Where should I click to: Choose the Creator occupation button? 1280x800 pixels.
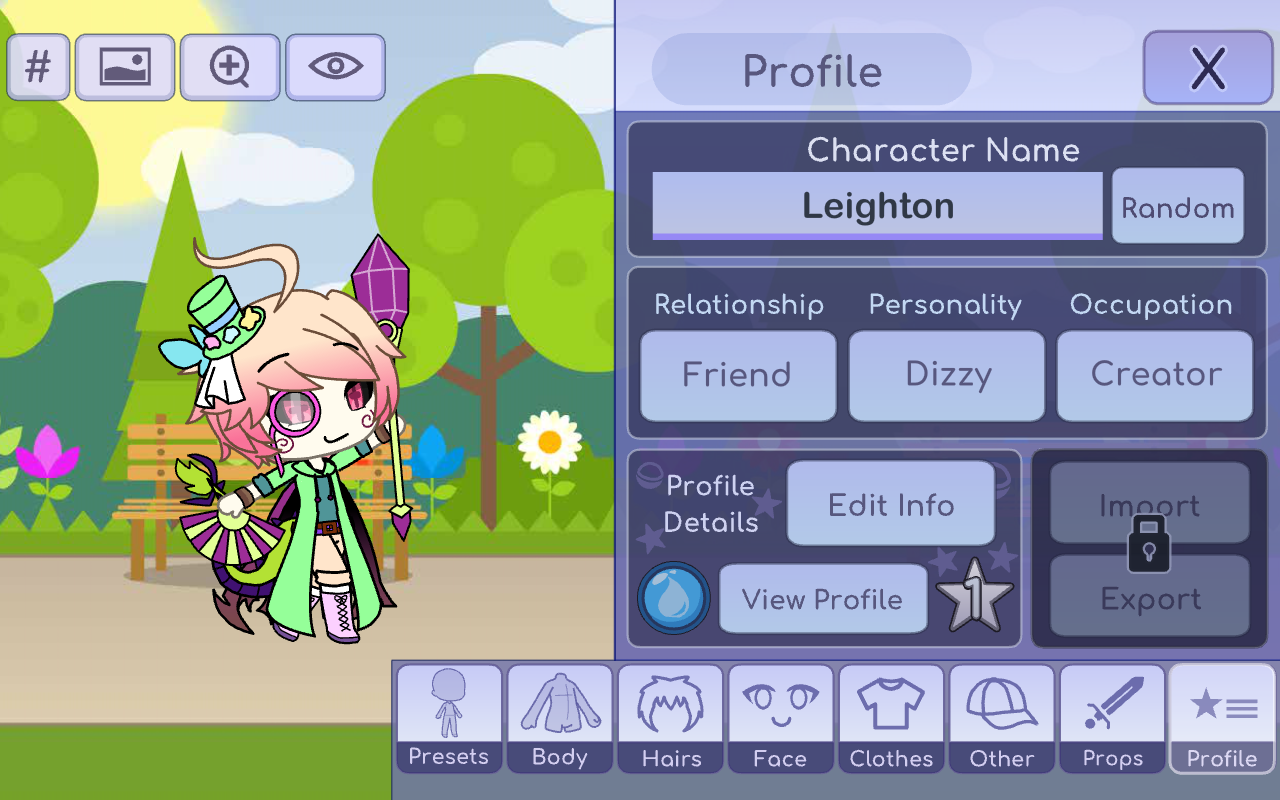(1155, 375)
